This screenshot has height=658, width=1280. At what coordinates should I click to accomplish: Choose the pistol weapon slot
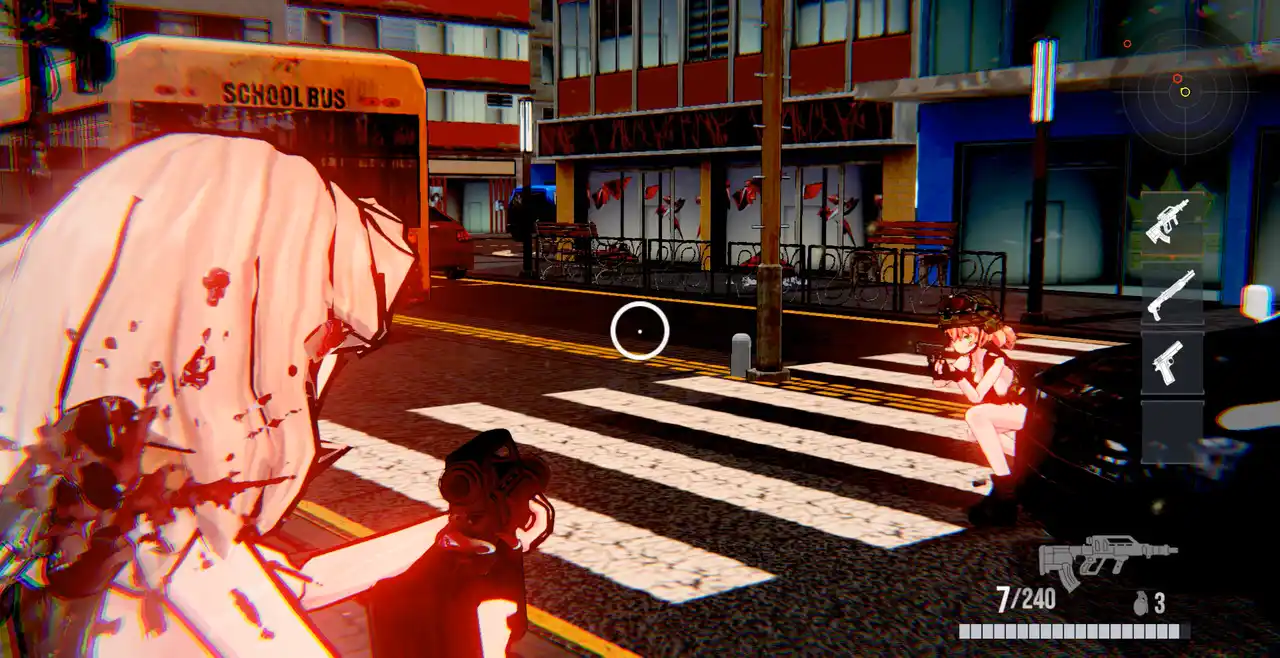1172,363
